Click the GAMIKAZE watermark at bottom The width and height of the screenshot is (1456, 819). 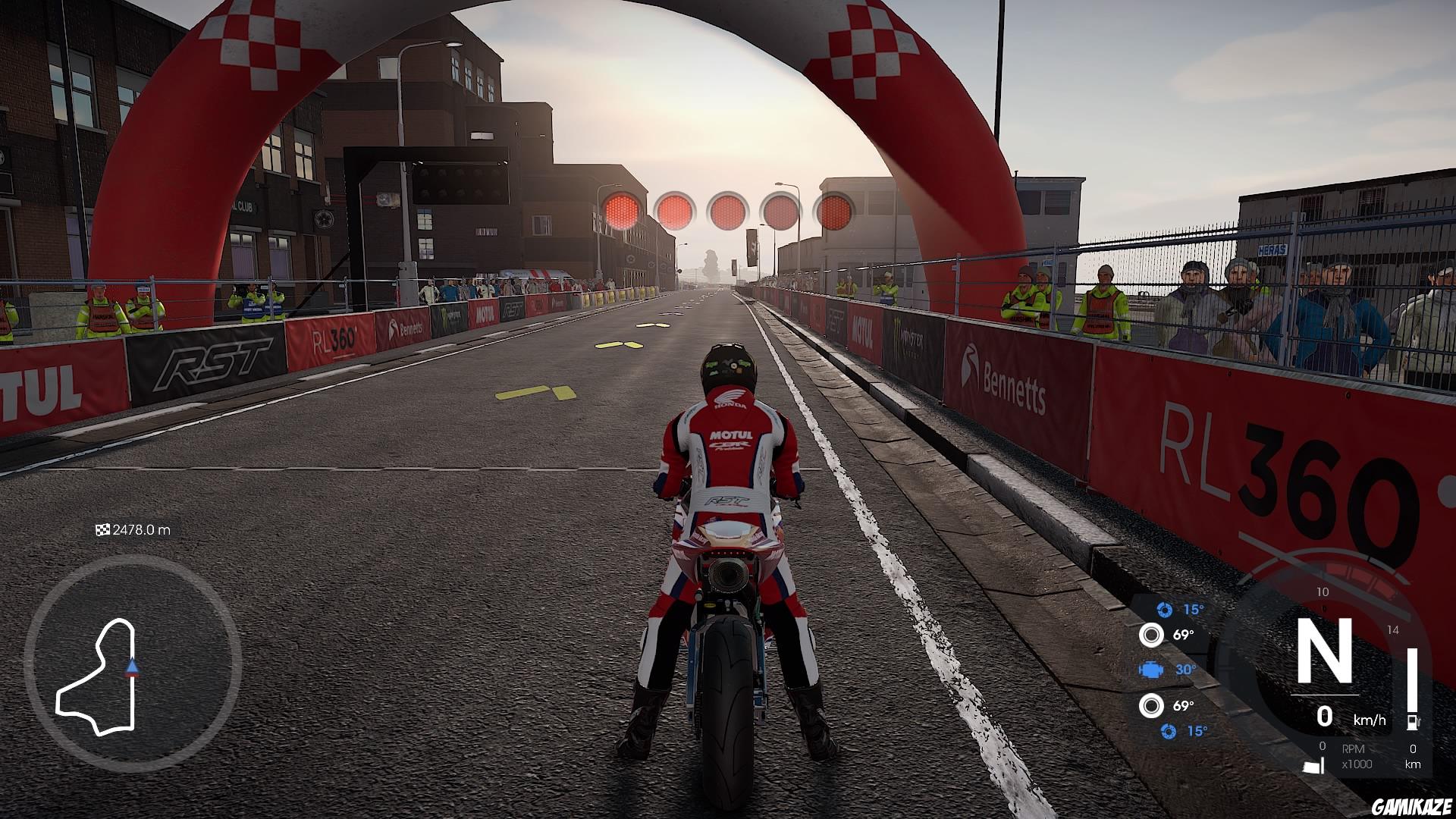click(x=1414, y=806)
